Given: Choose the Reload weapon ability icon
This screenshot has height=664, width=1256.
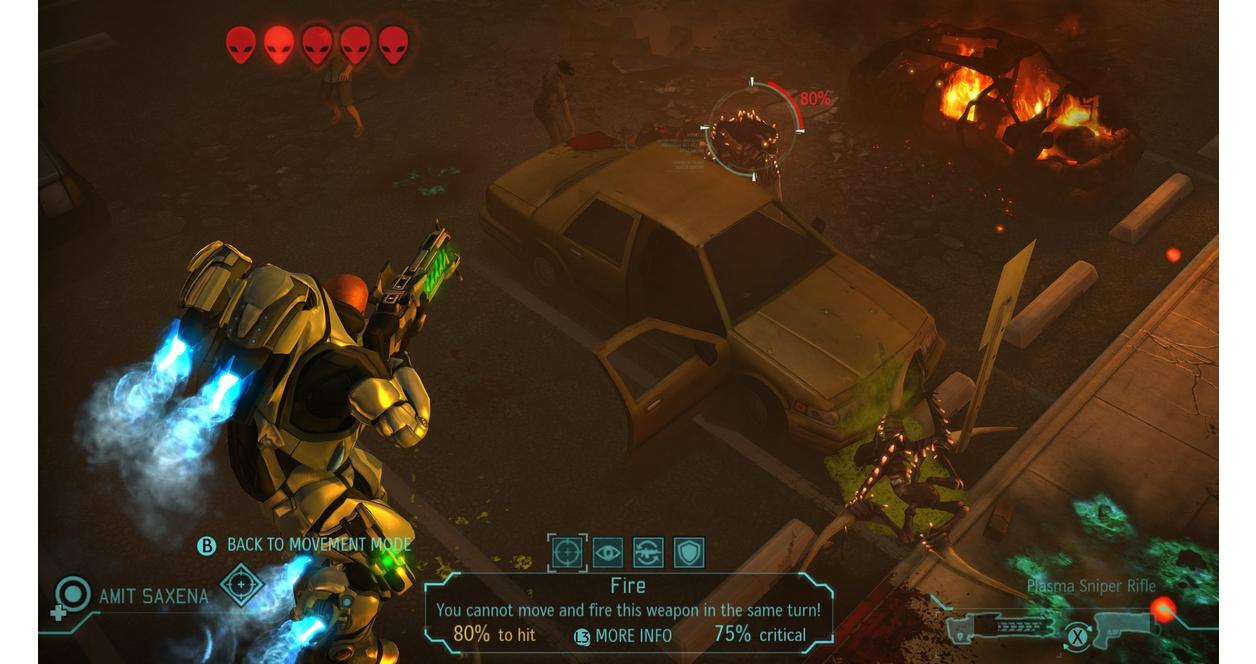Looking at the screenshot, I should (648, 552).
